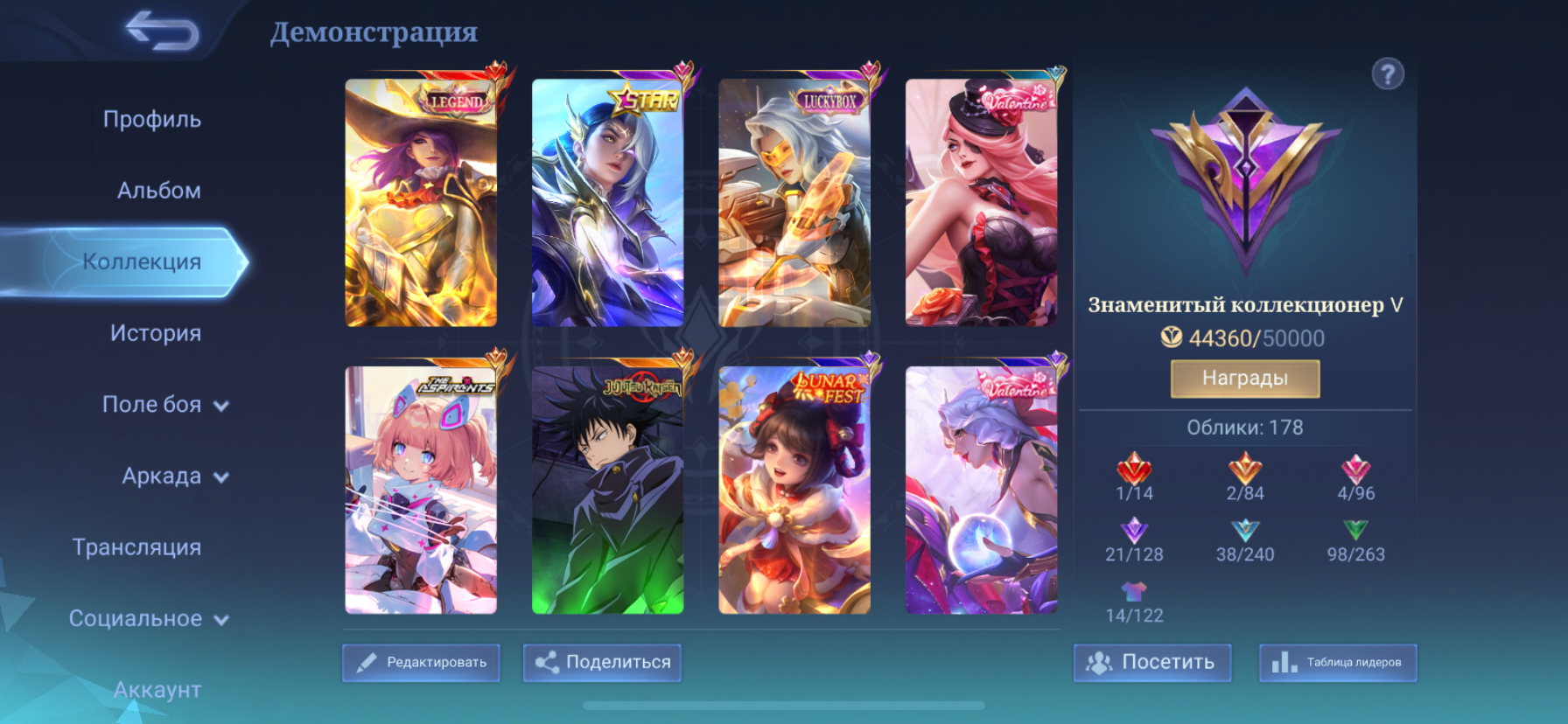
Task: Select the Aspirants skin card
Action: point(421,490)
